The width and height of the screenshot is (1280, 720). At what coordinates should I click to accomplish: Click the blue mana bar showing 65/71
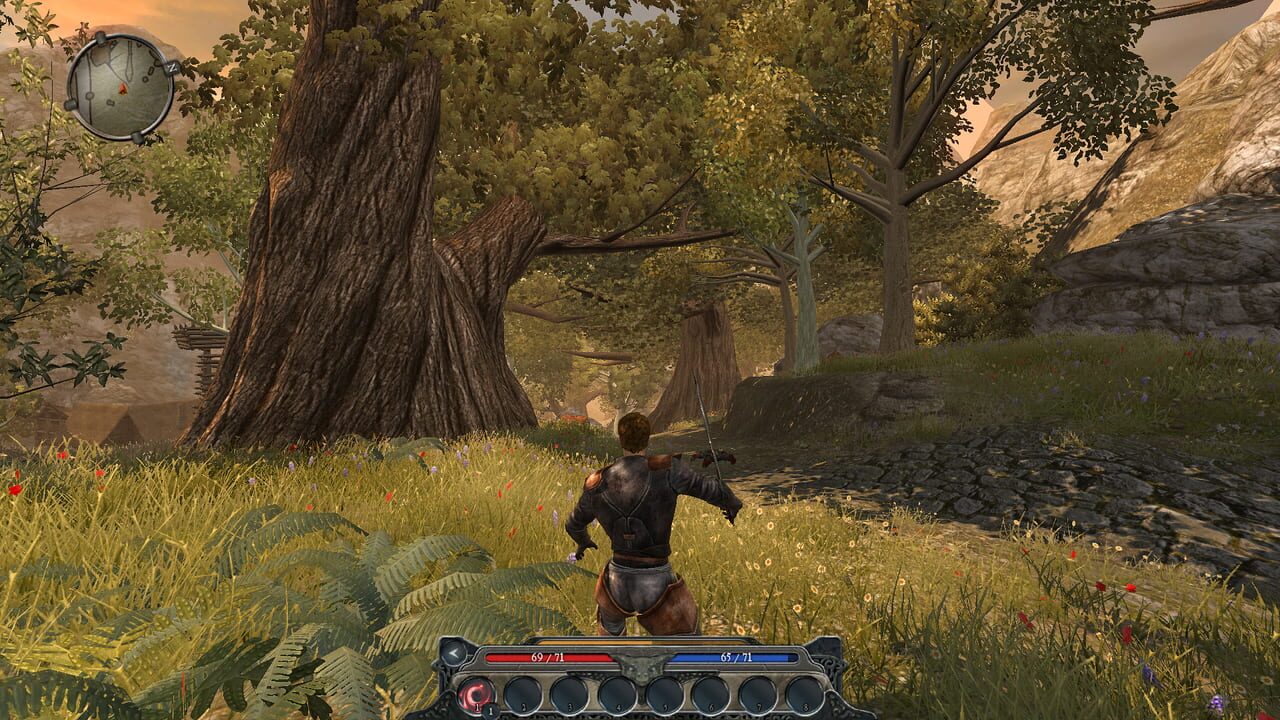[x=733, y=656]
